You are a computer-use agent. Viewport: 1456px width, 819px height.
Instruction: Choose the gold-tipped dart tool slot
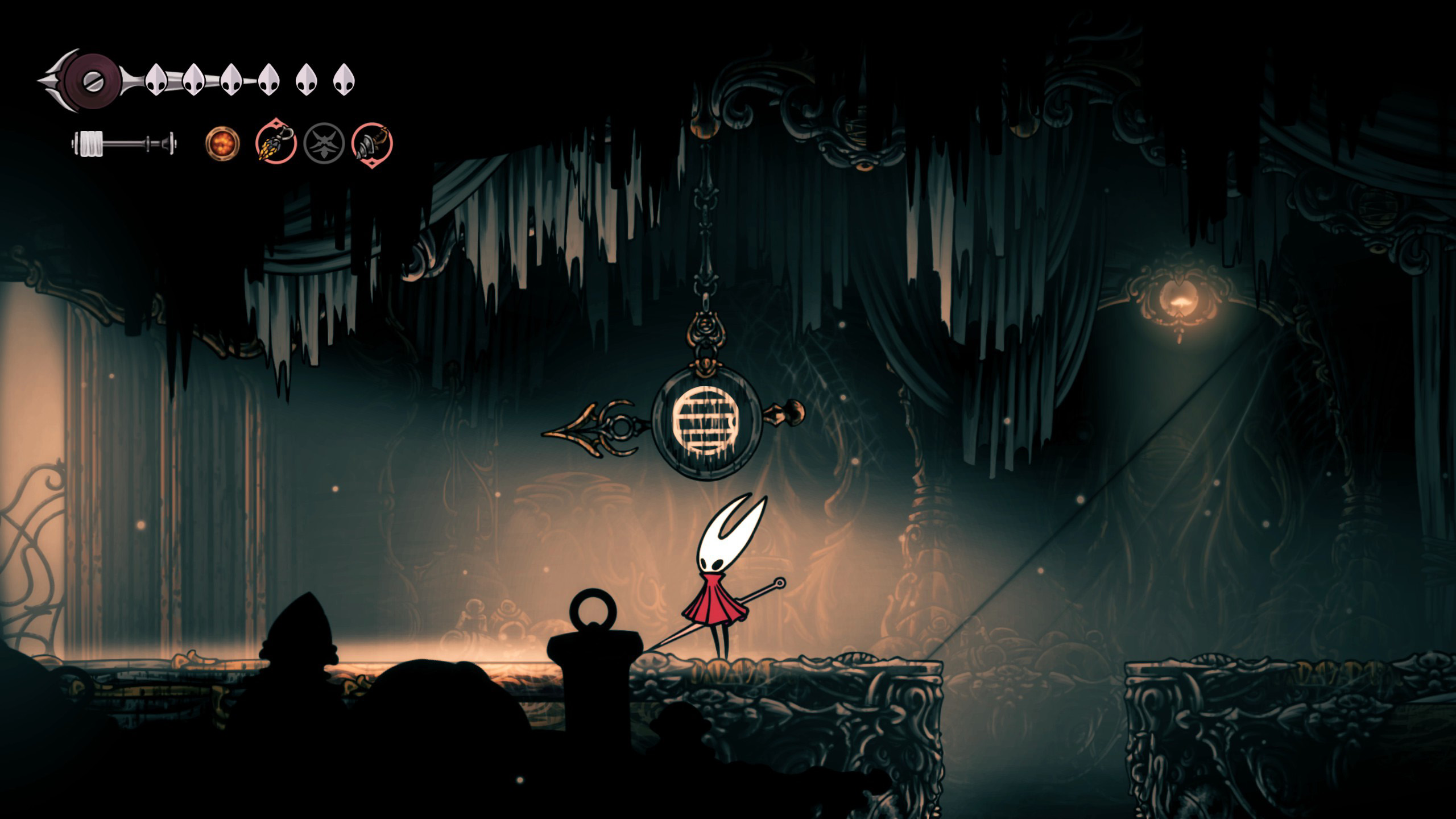(x=276, y=142)
